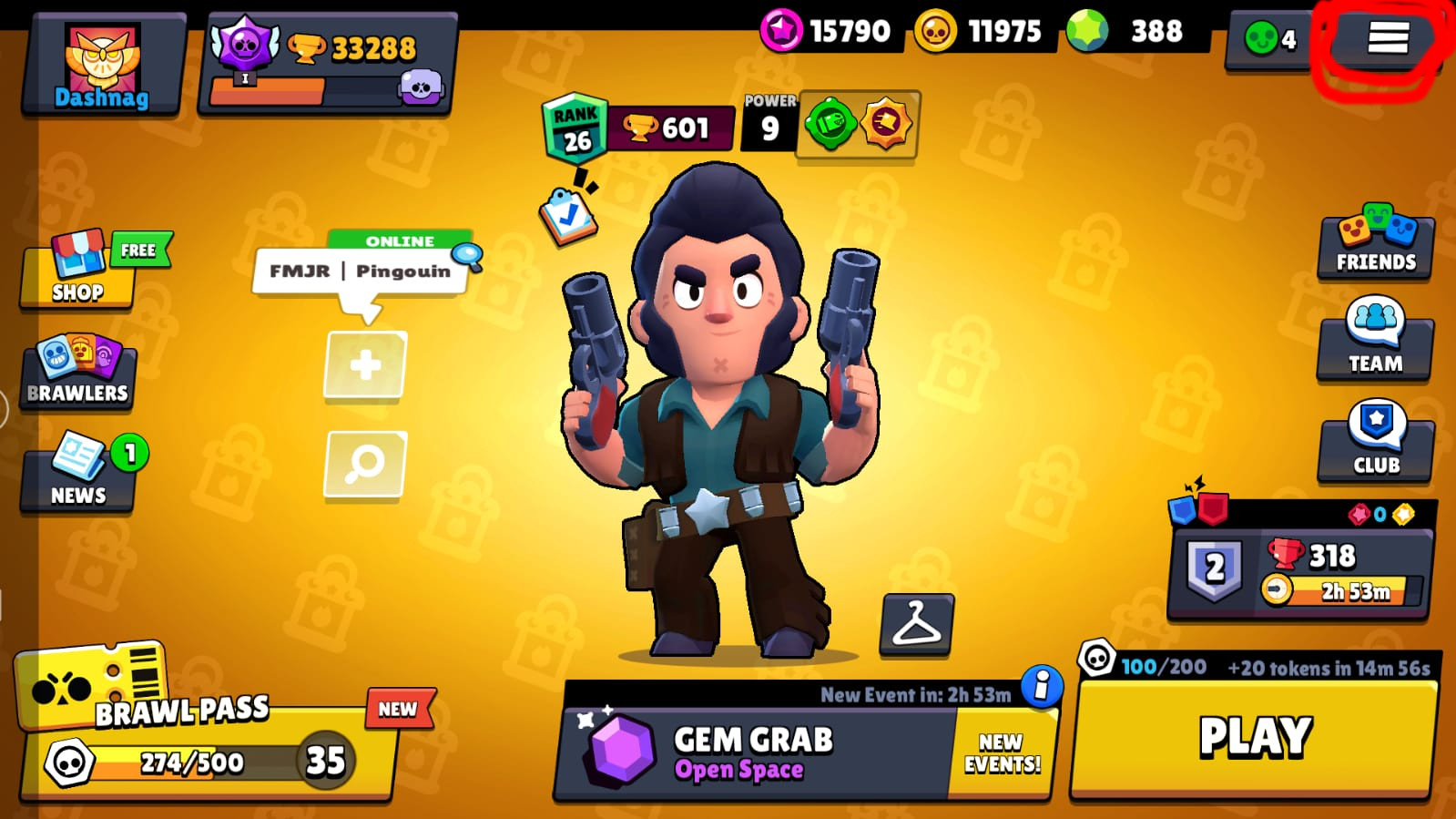The width and height of the screenshot is (1456, 819).
Task: Show event info via the blue info icon
Action: tap(1041, 684)
